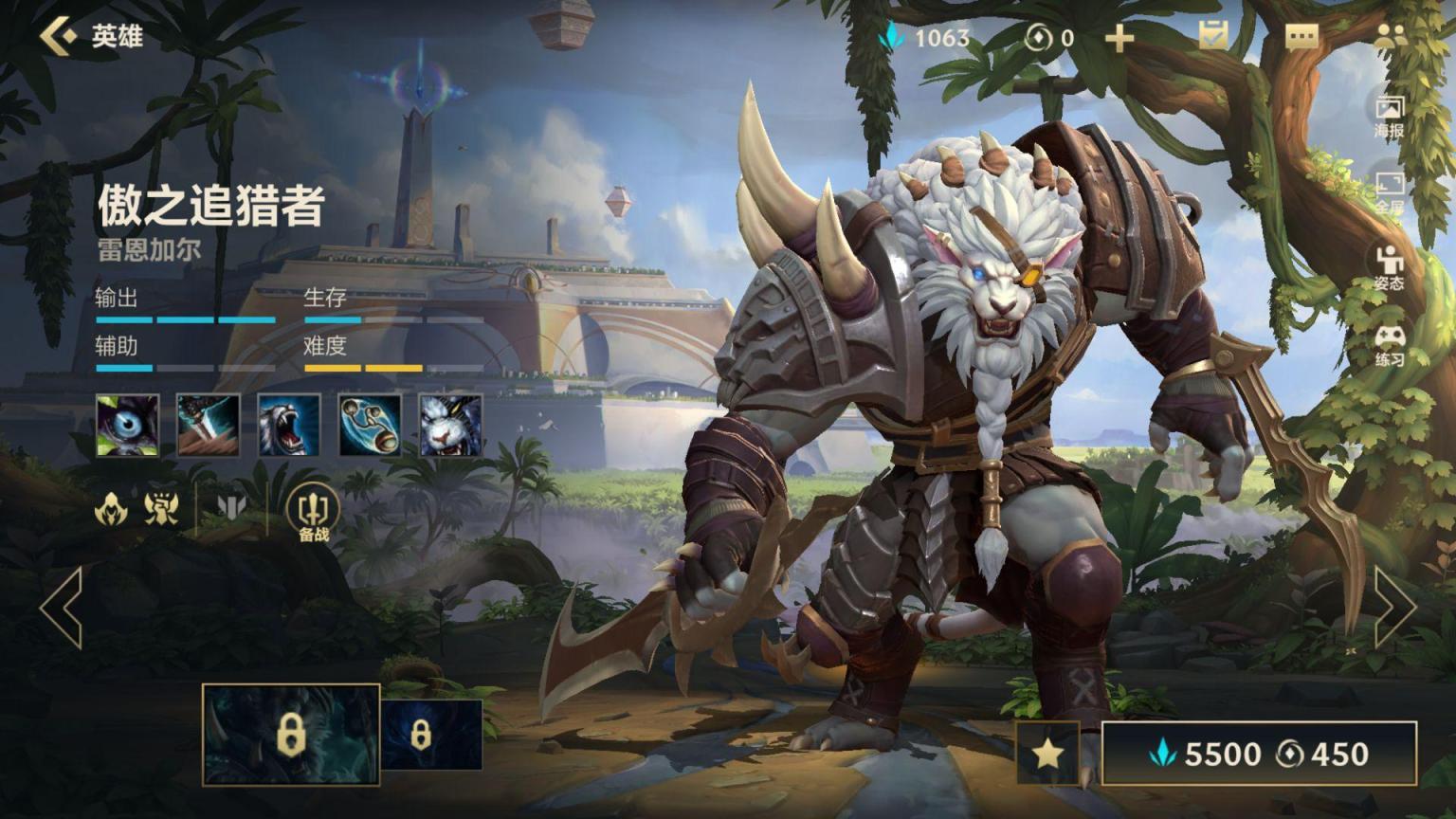Open the task checklist icon

coord(1212,37)
